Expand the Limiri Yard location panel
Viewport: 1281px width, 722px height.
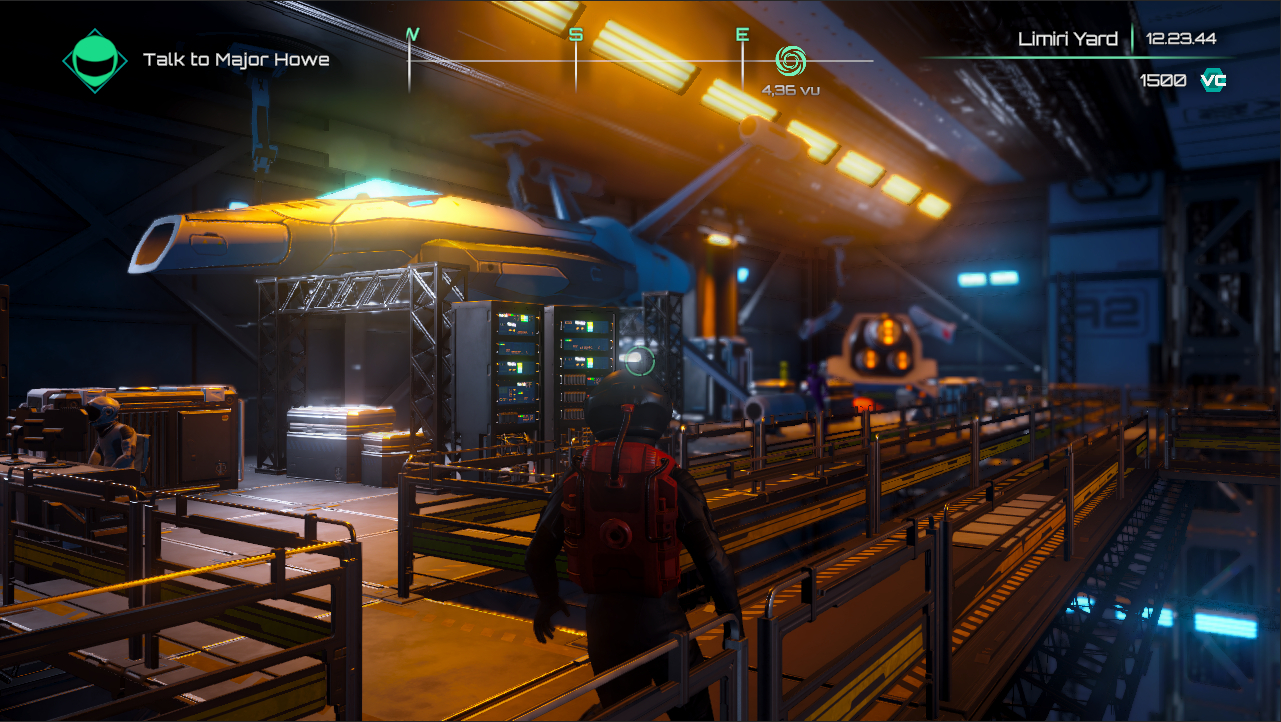pyautogui.click(x=1069, y=38)
